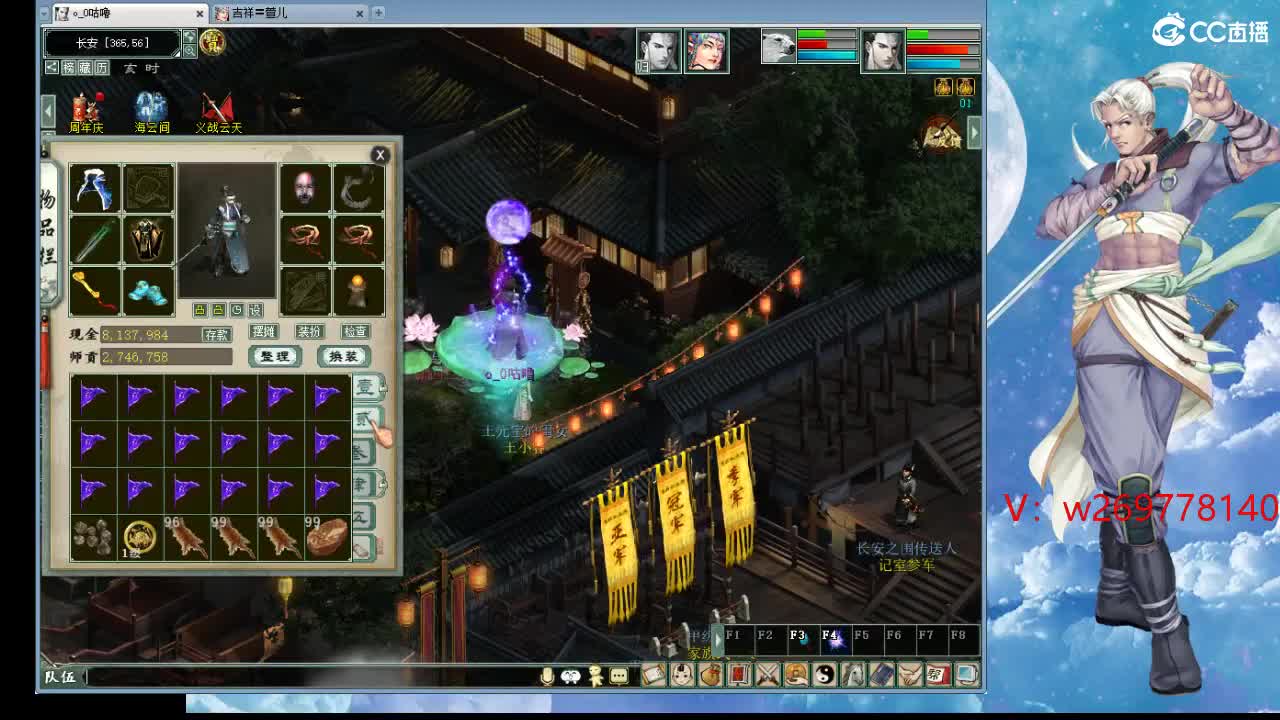Toggle the clock timer icon in inventory window
Screen dimensions: 1280x720
coord(237,308)
